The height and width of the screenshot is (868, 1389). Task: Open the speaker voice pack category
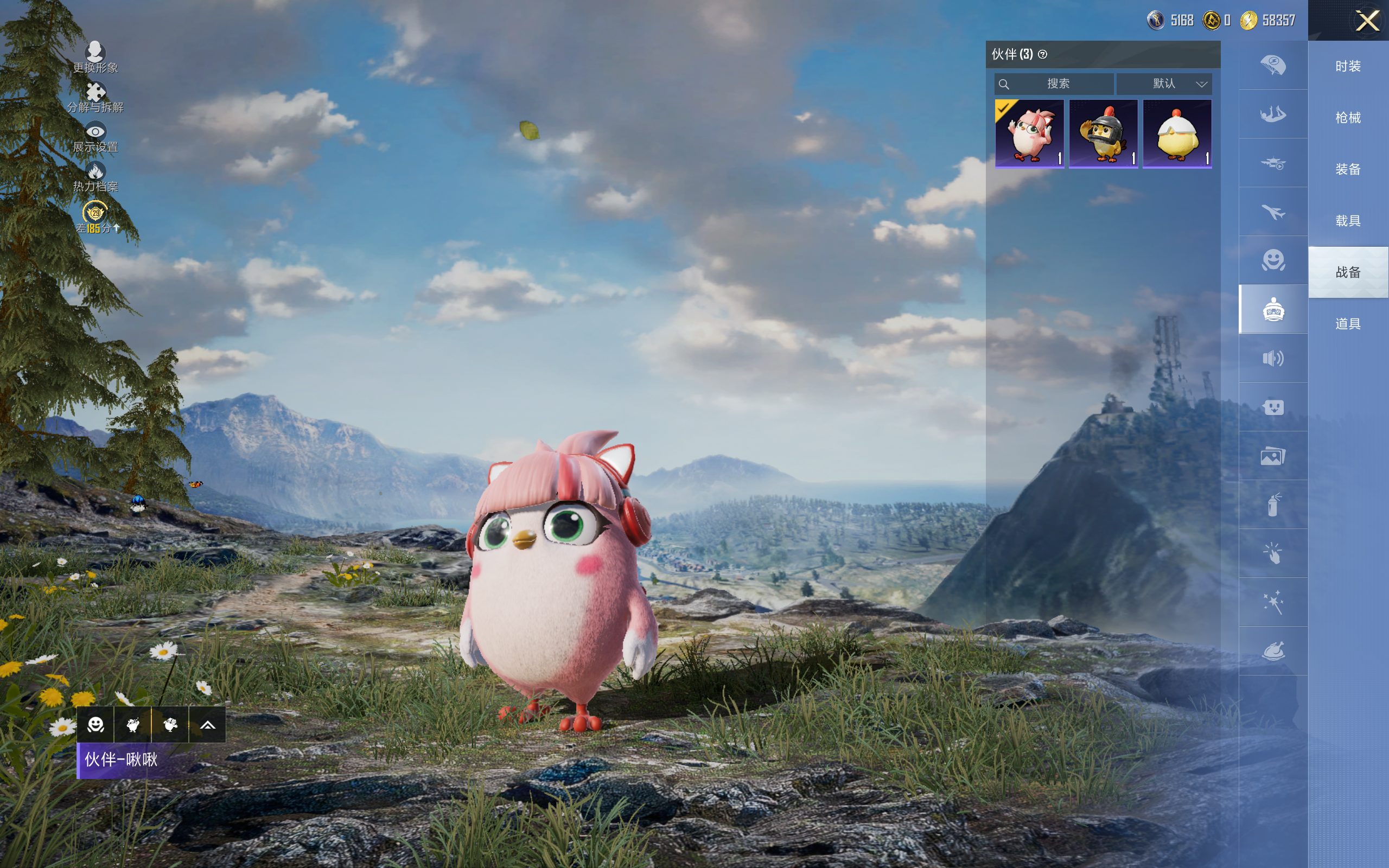[x=1273, y=359]
